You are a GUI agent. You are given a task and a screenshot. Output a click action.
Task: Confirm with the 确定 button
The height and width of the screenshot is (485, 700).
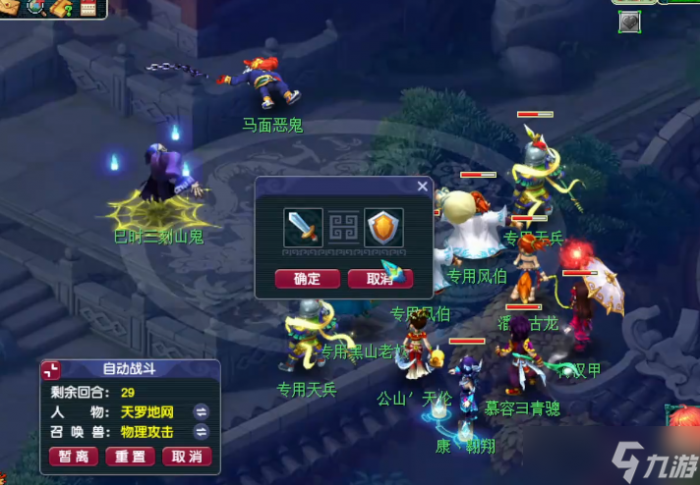coord(306,279)
